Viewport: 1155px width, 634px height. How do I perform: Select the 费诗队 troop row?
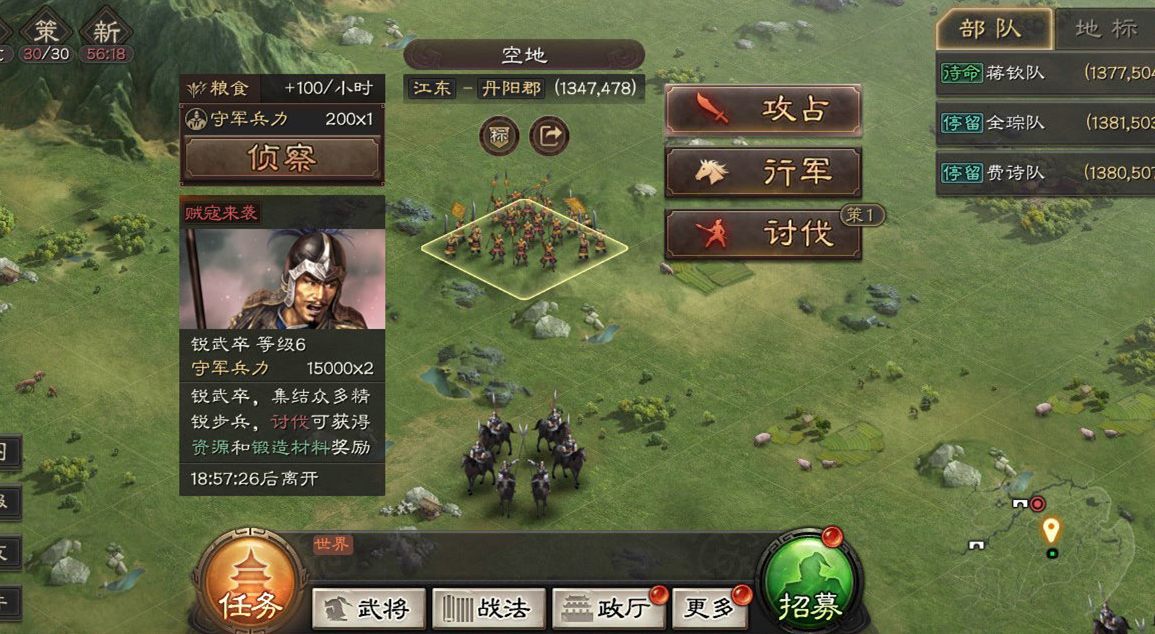pos(1045,173)
